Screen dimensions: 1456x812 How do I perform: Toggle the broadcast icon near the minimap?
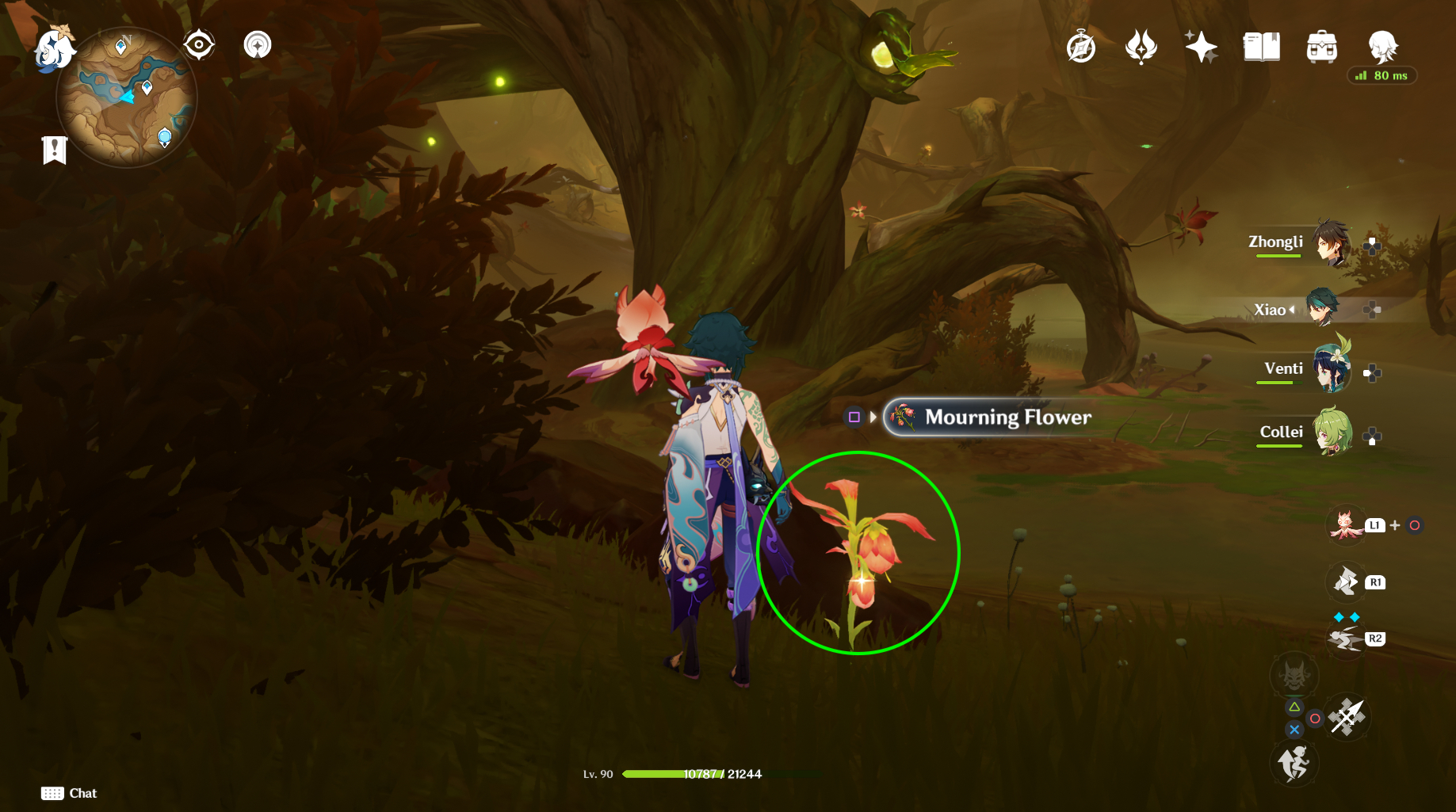(256, 45)
